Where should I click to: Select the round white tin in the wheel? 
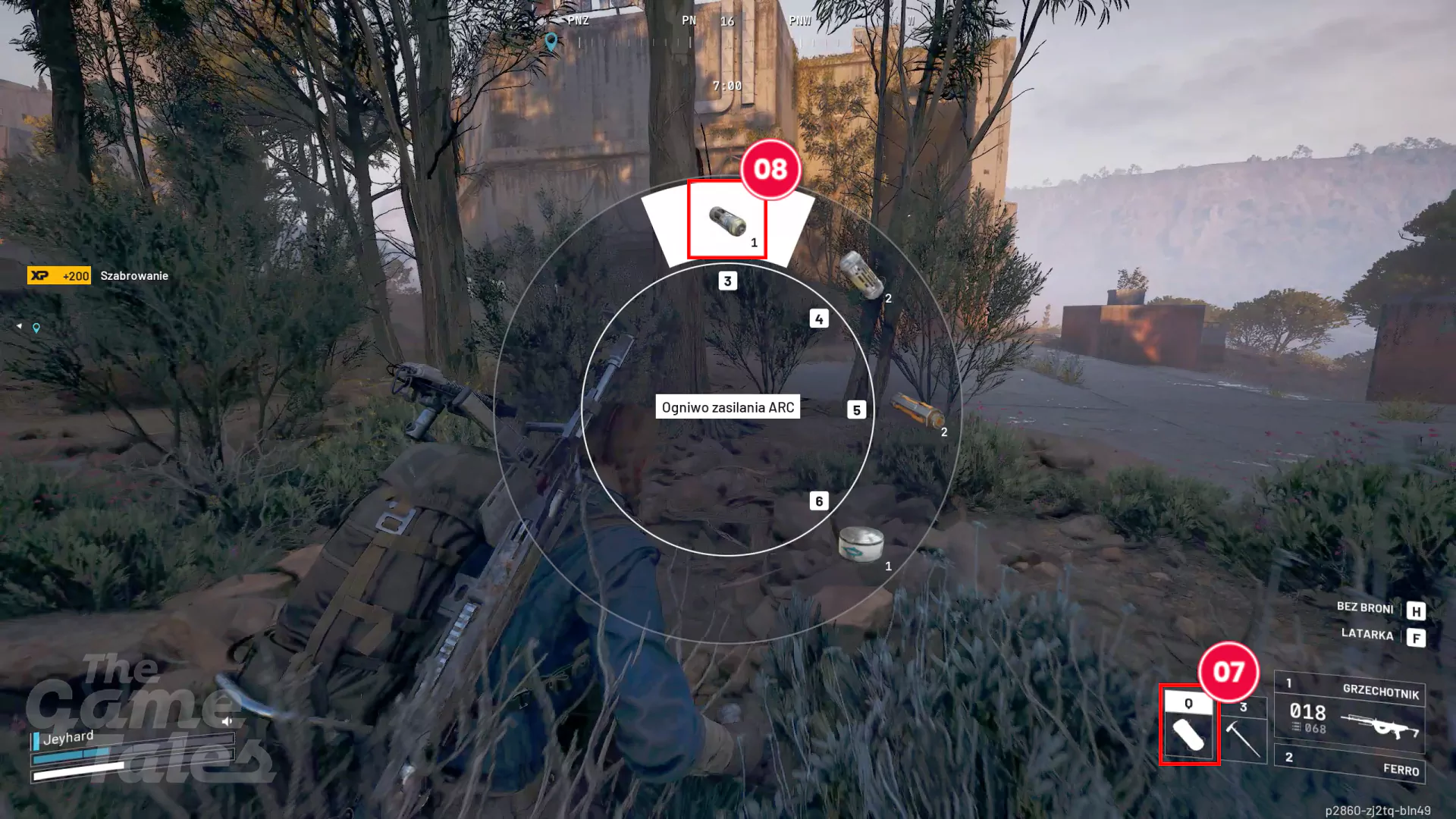click(861, 544)
